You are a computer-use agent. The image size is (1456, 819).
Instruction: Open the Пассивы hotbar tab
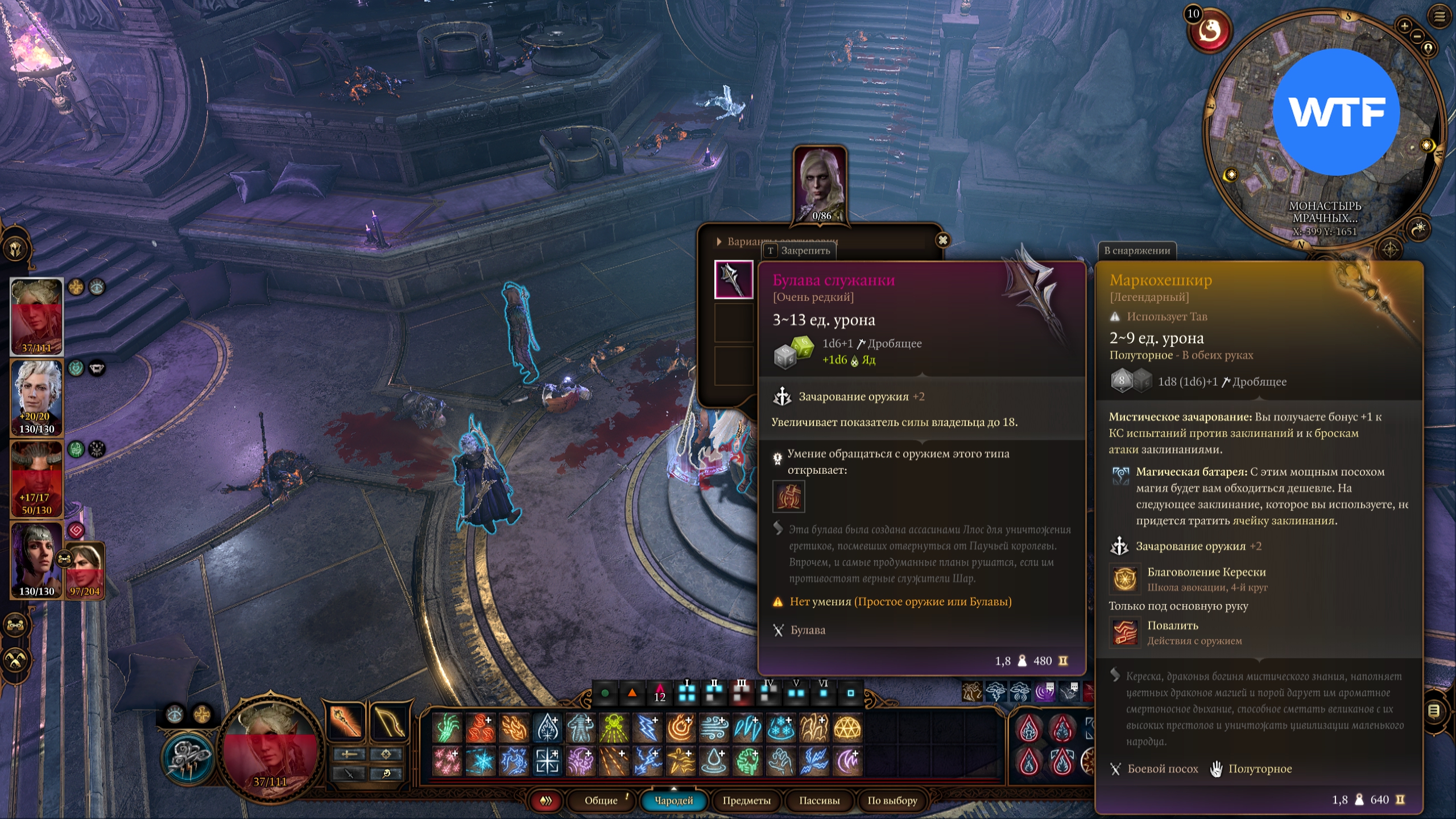[819, 800]
